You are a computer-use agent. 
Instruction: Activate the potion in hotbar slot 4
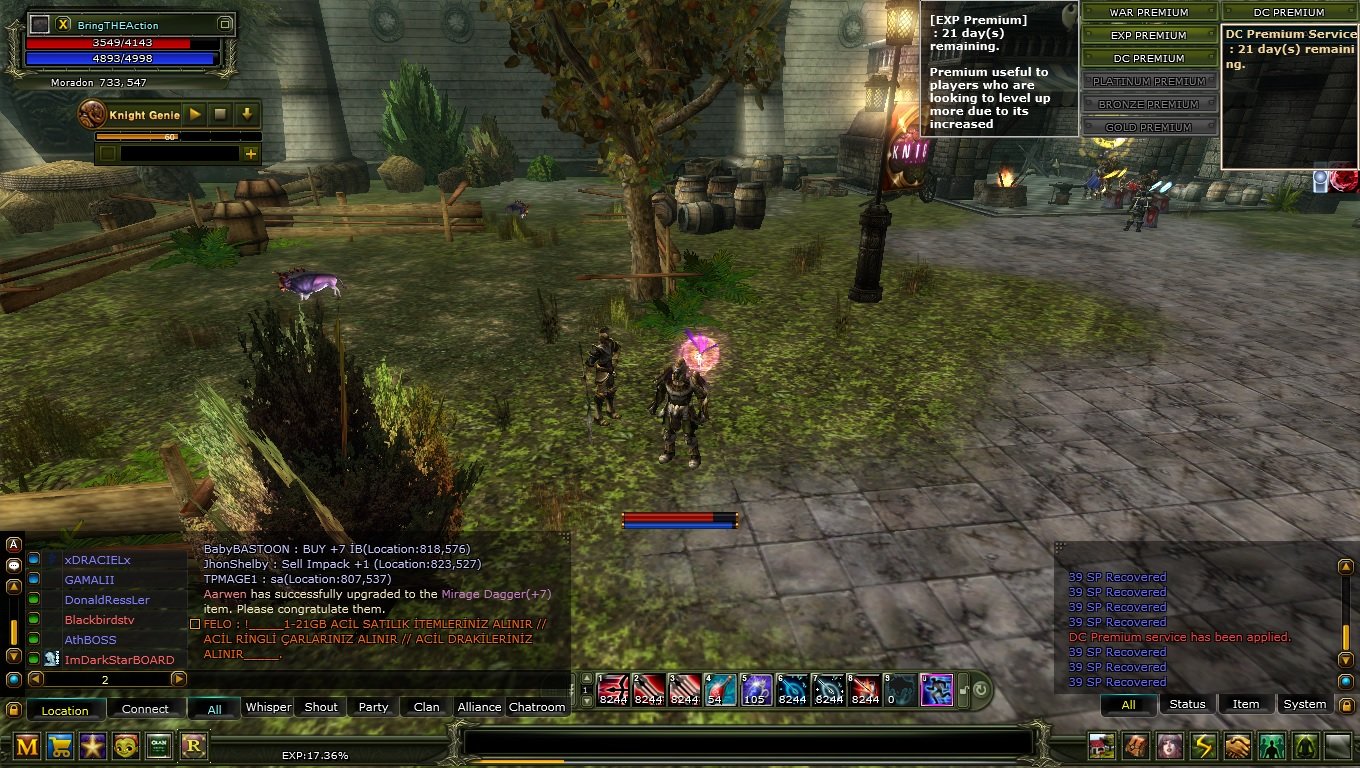point(721,688)
